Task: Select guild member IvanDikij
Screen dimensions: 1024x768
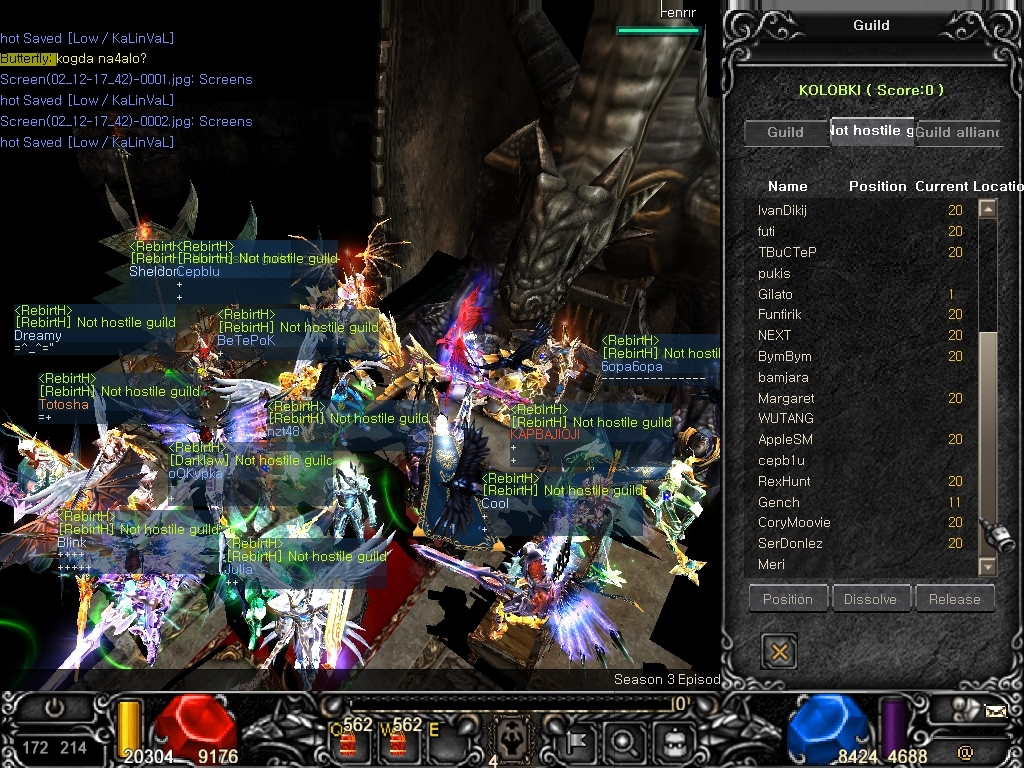Action: 782,210
